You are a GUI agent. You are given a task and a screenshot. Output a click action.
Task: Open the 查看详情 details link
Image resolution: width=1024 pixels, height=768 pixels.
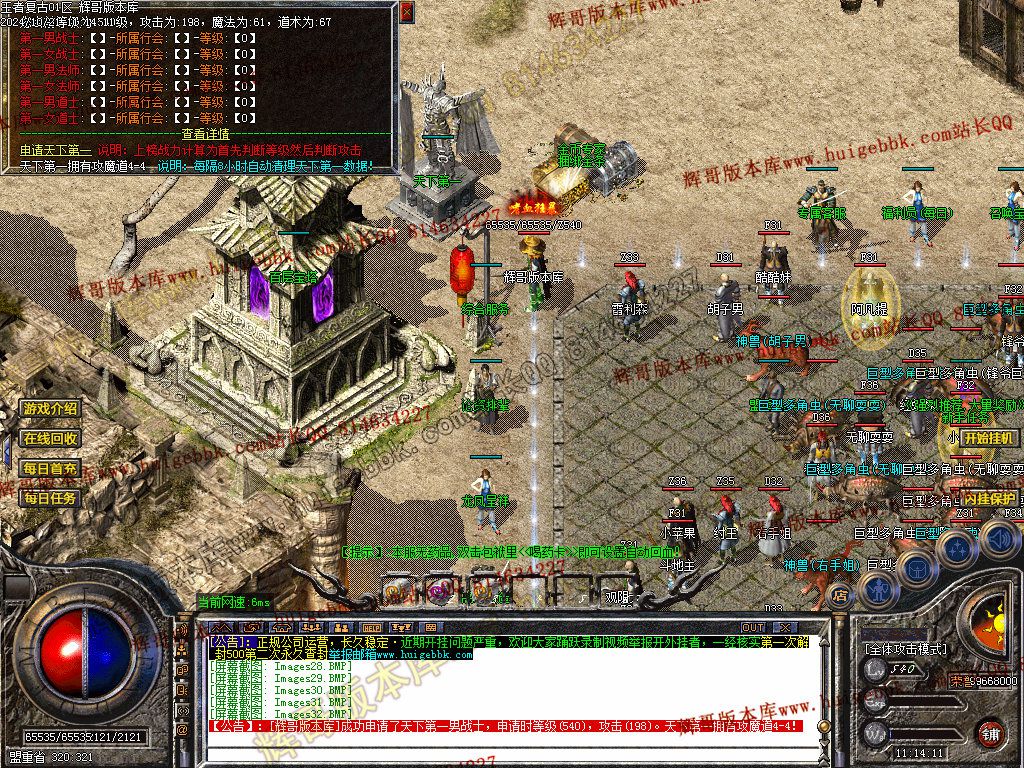(x=205, y=134)
